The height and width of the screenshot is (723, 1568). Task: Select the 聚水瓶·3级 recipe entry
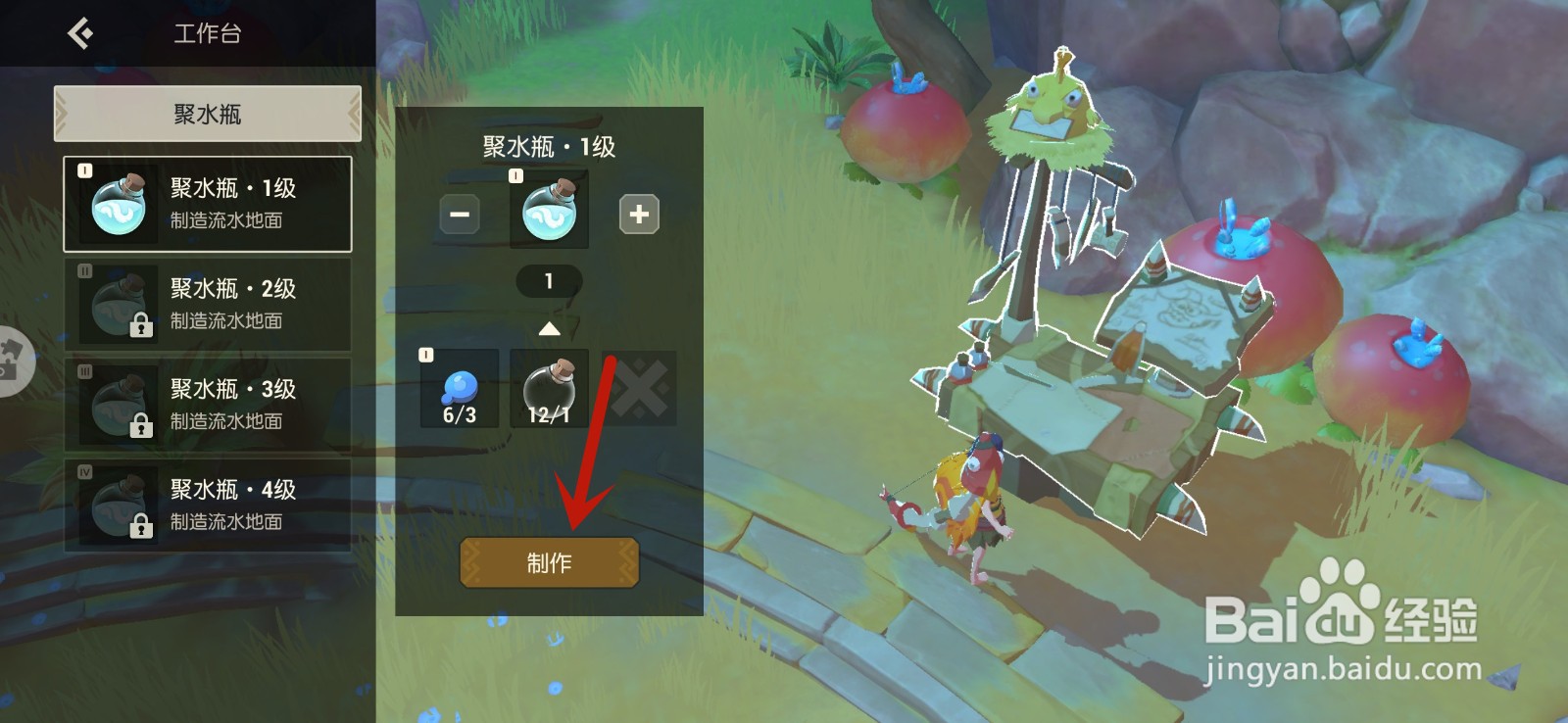point(208,404)
